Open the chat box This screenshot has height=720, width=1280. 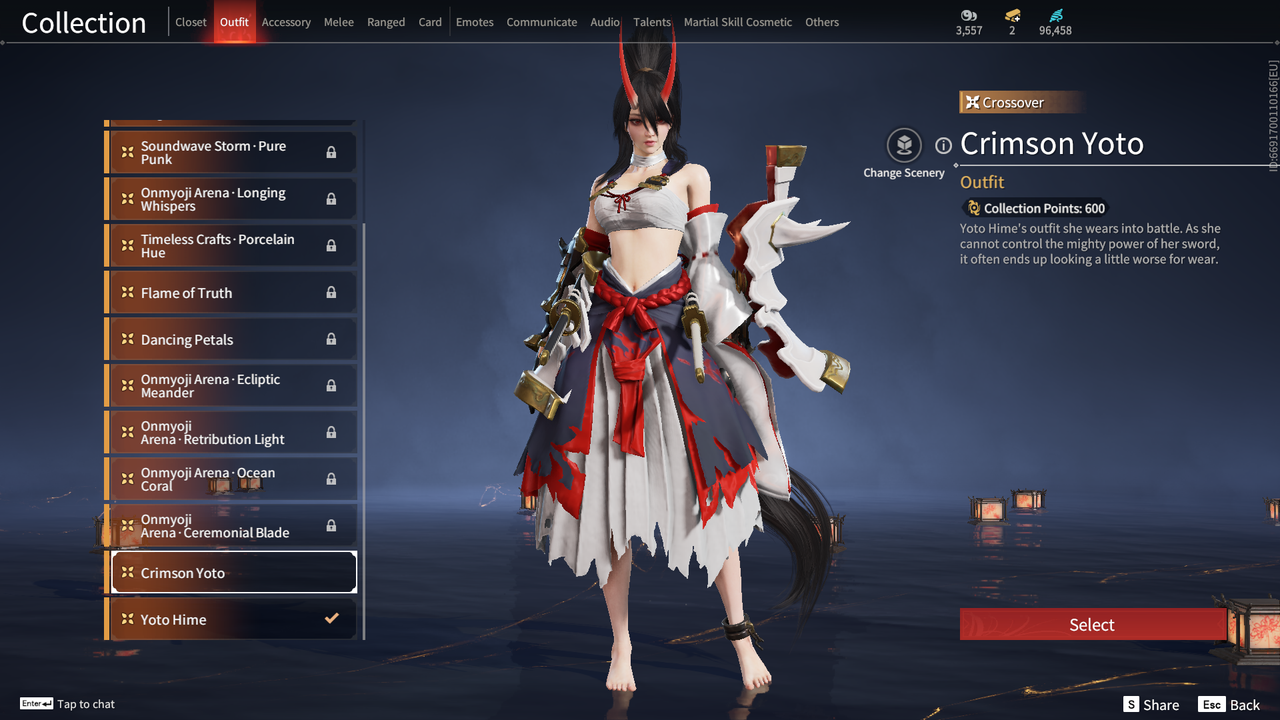coord(68,704)
